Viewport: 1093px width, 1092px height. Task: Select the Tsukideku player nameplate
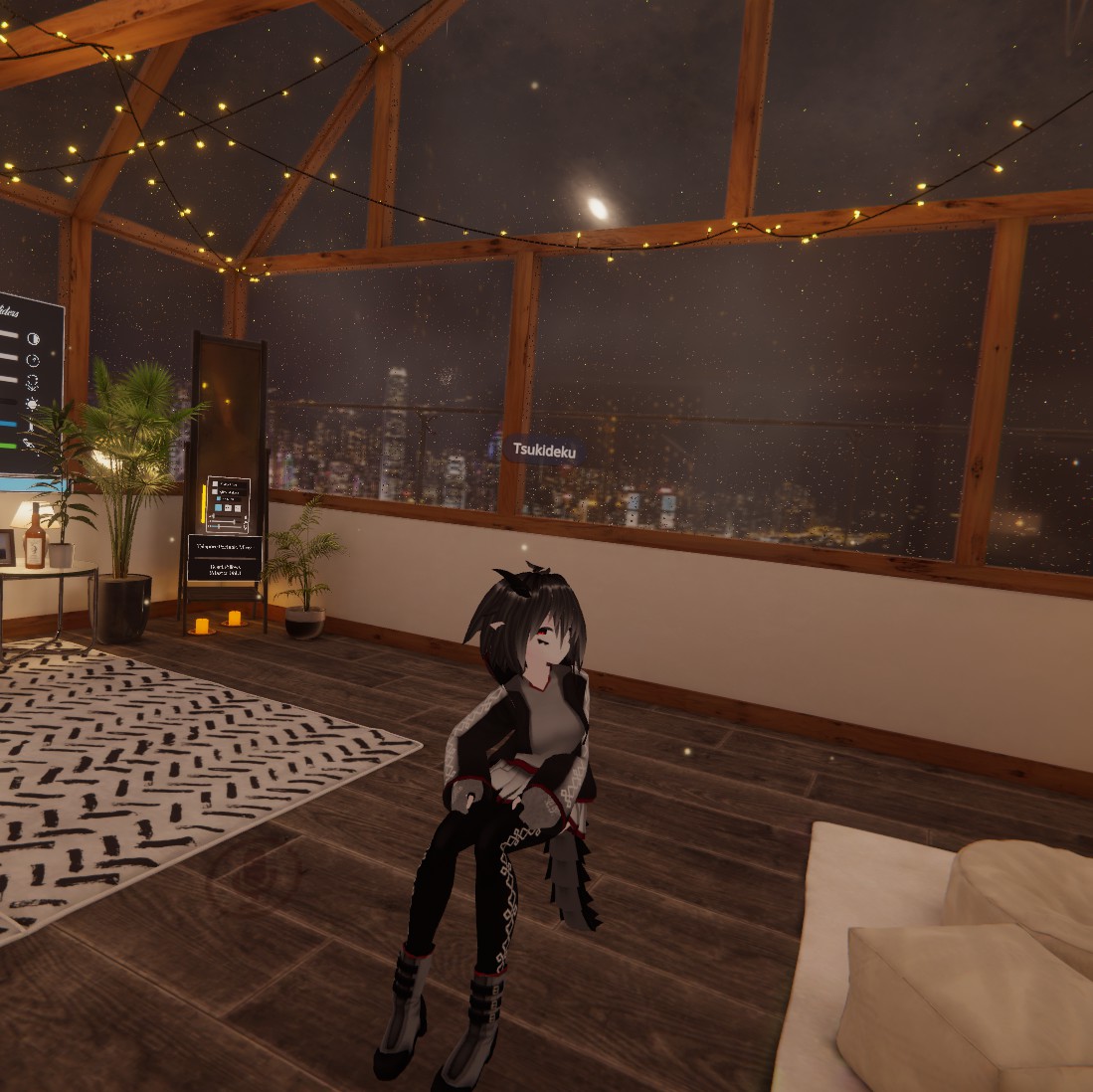tap(543, 451)
